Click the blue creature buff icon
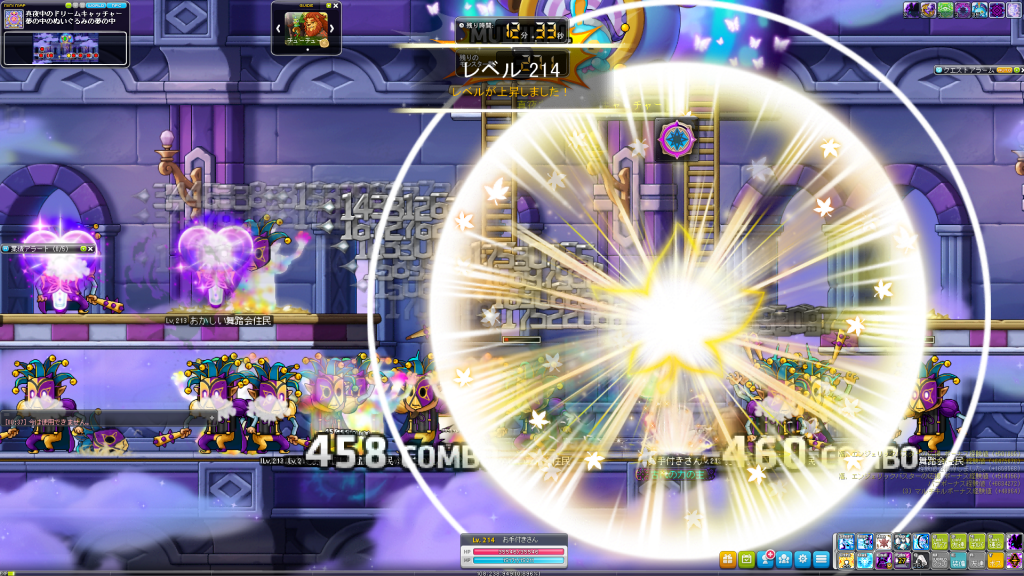 click(979, 9)
